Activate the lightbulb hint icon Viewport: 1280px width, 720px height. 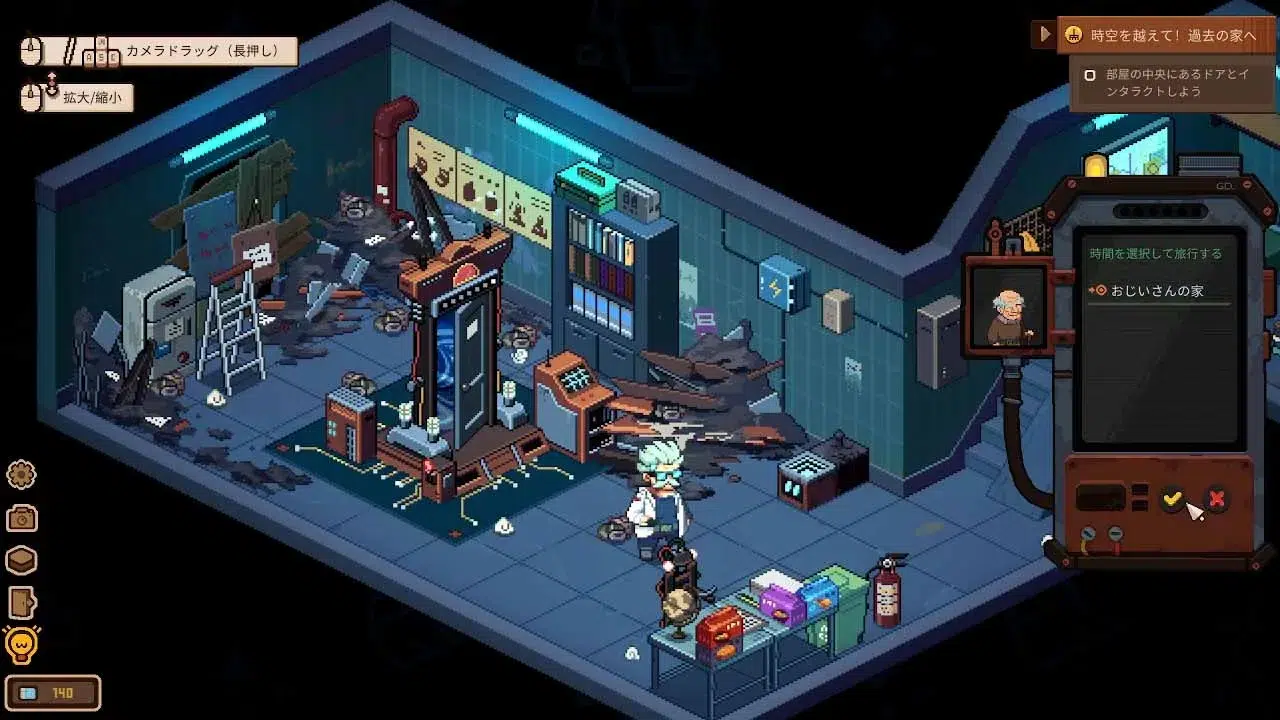pos(21,646)
